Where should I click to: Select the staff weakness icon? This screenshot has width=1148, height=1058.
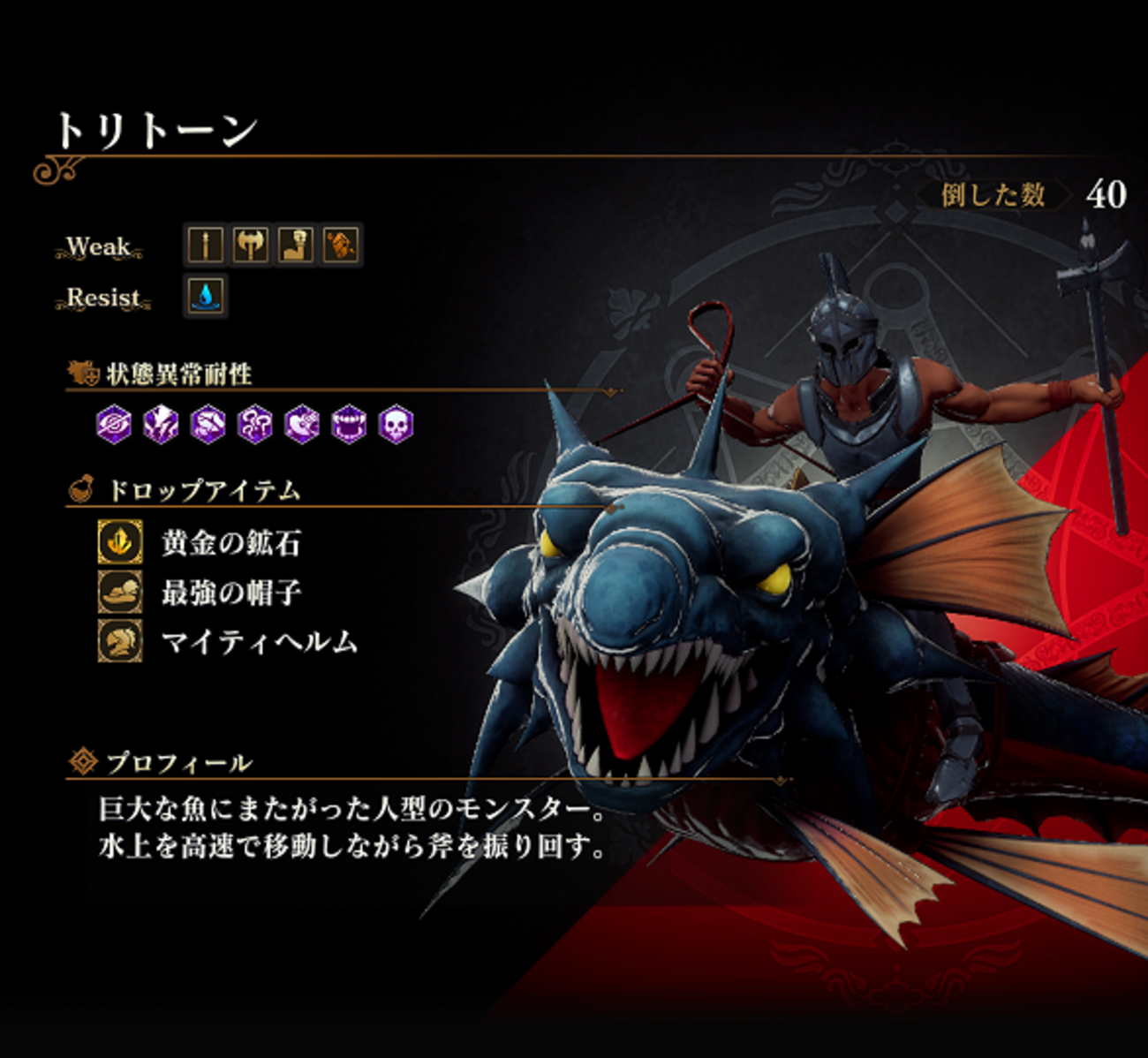click(205, 245)
